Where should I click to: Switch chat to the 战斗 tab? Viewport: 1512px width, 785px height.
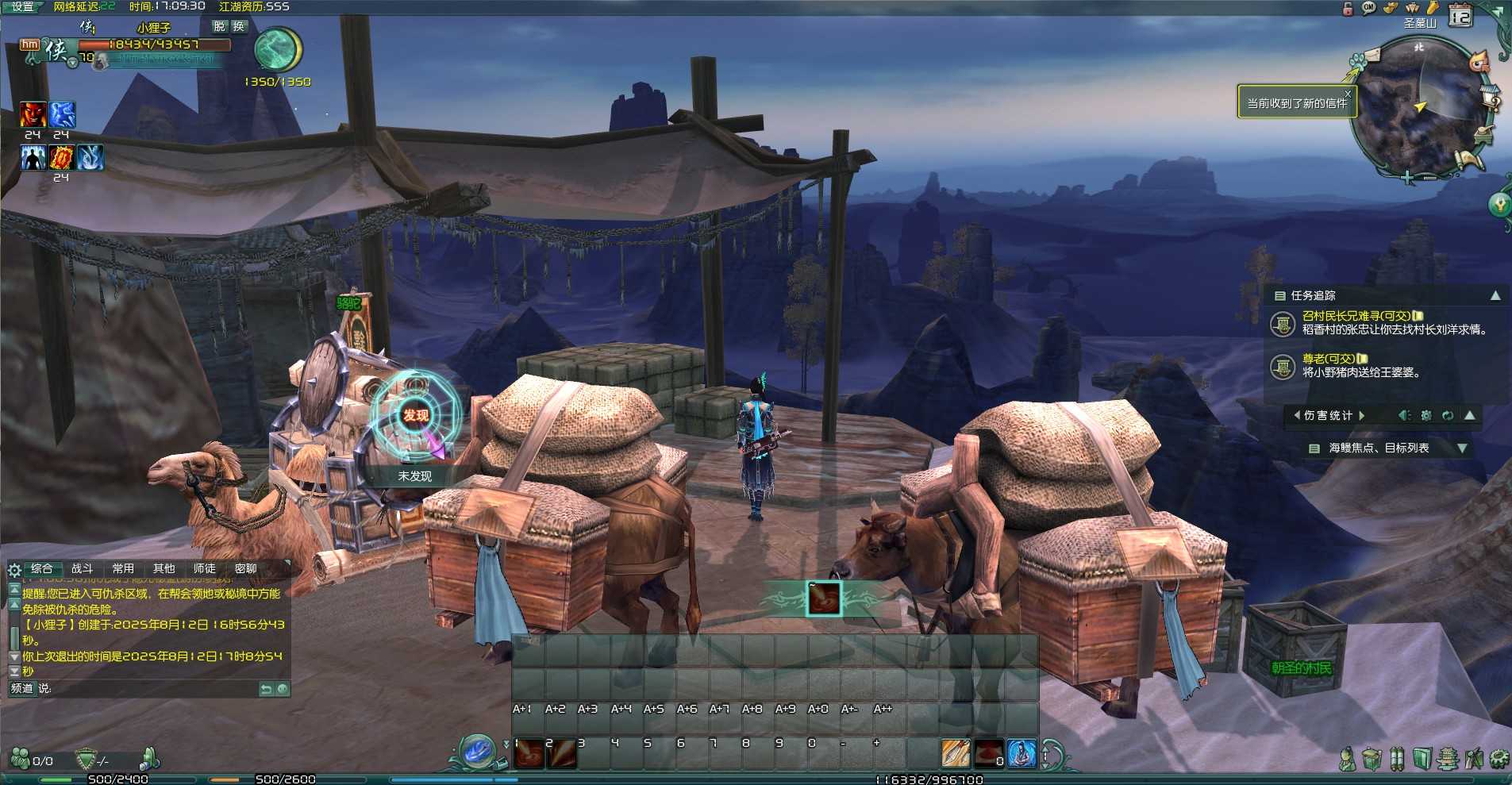tap(82, 568)
